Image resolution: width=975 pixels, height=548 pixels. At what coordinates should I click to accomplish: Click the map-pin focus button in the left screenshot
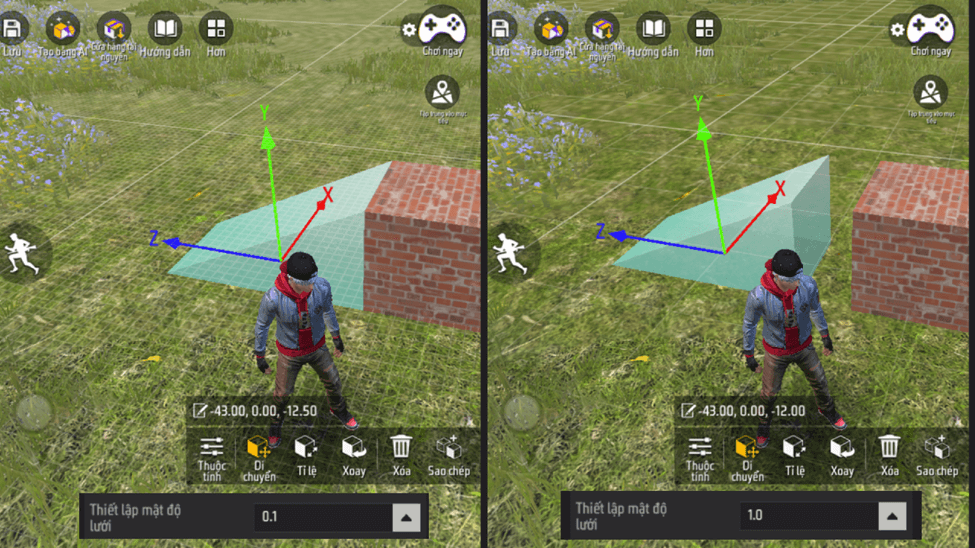tap(442, 93)
